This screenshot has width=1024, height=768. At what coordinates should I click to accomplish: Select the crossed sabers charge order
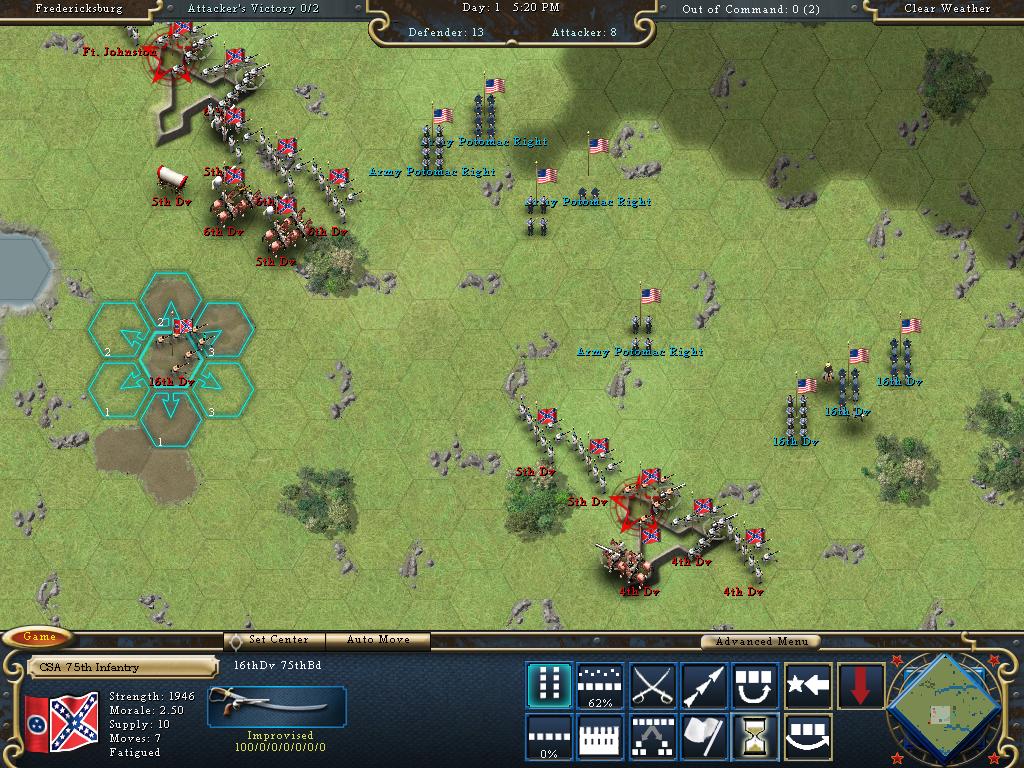652,686
